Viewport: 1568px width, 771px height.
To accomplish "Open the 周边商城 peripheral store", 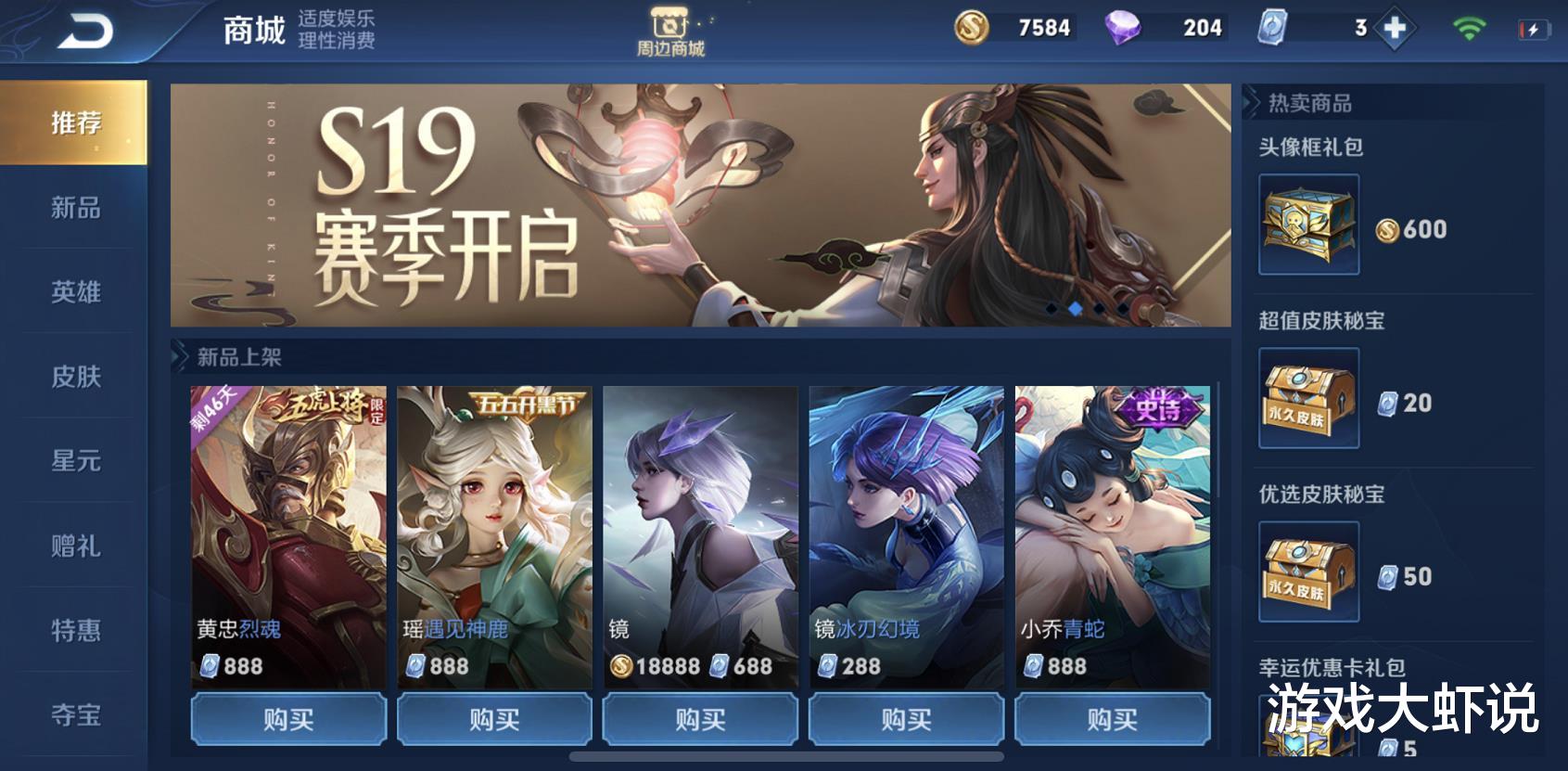I will (669, 28).
